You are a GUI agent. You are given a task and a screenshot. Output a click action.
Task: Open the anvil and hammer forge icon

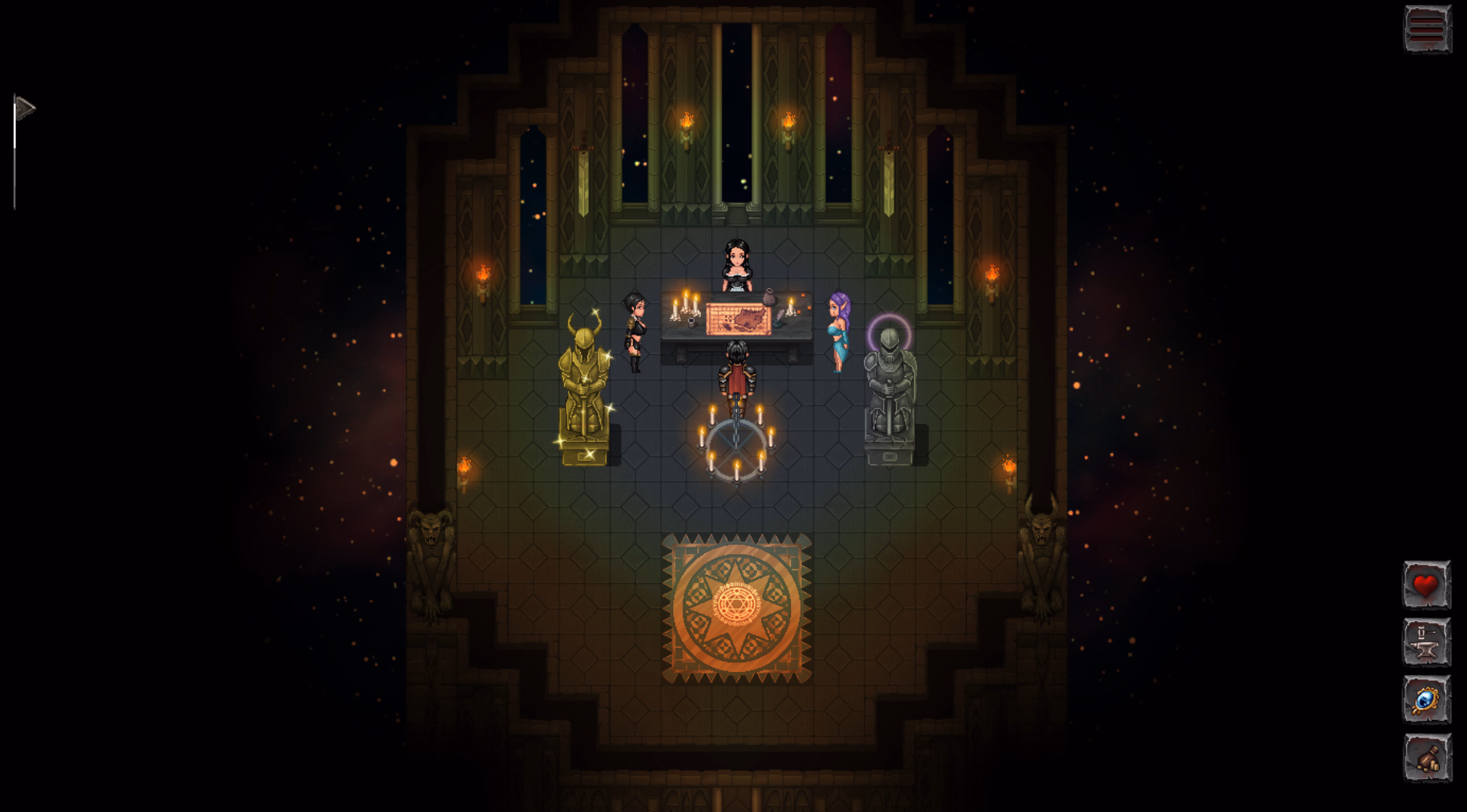tap(1425, 643)
